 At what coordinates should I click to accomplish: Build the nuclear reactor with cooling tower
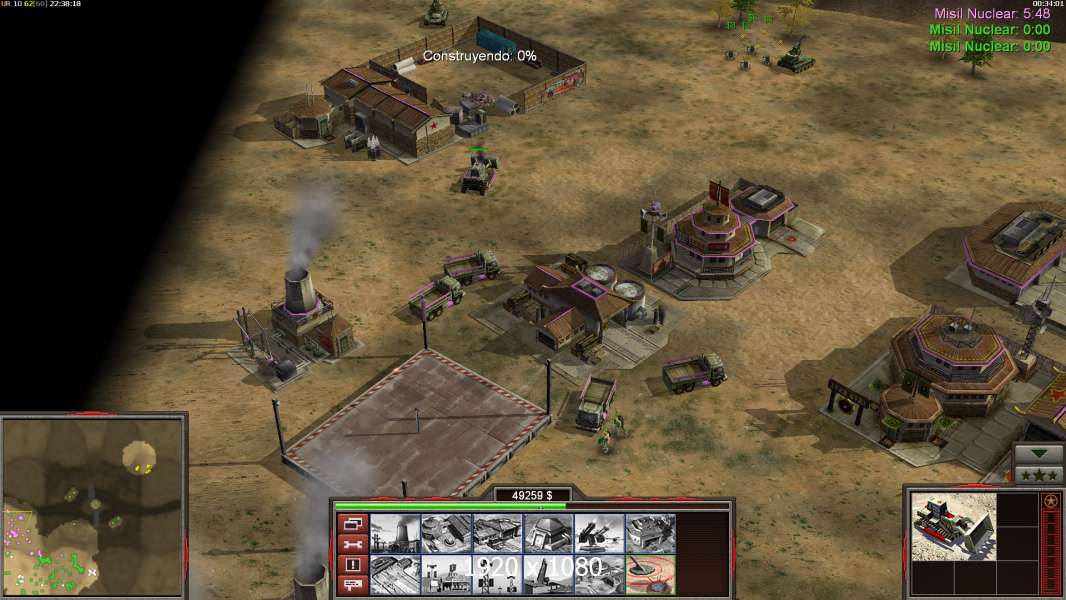click(x=395, y=534)
